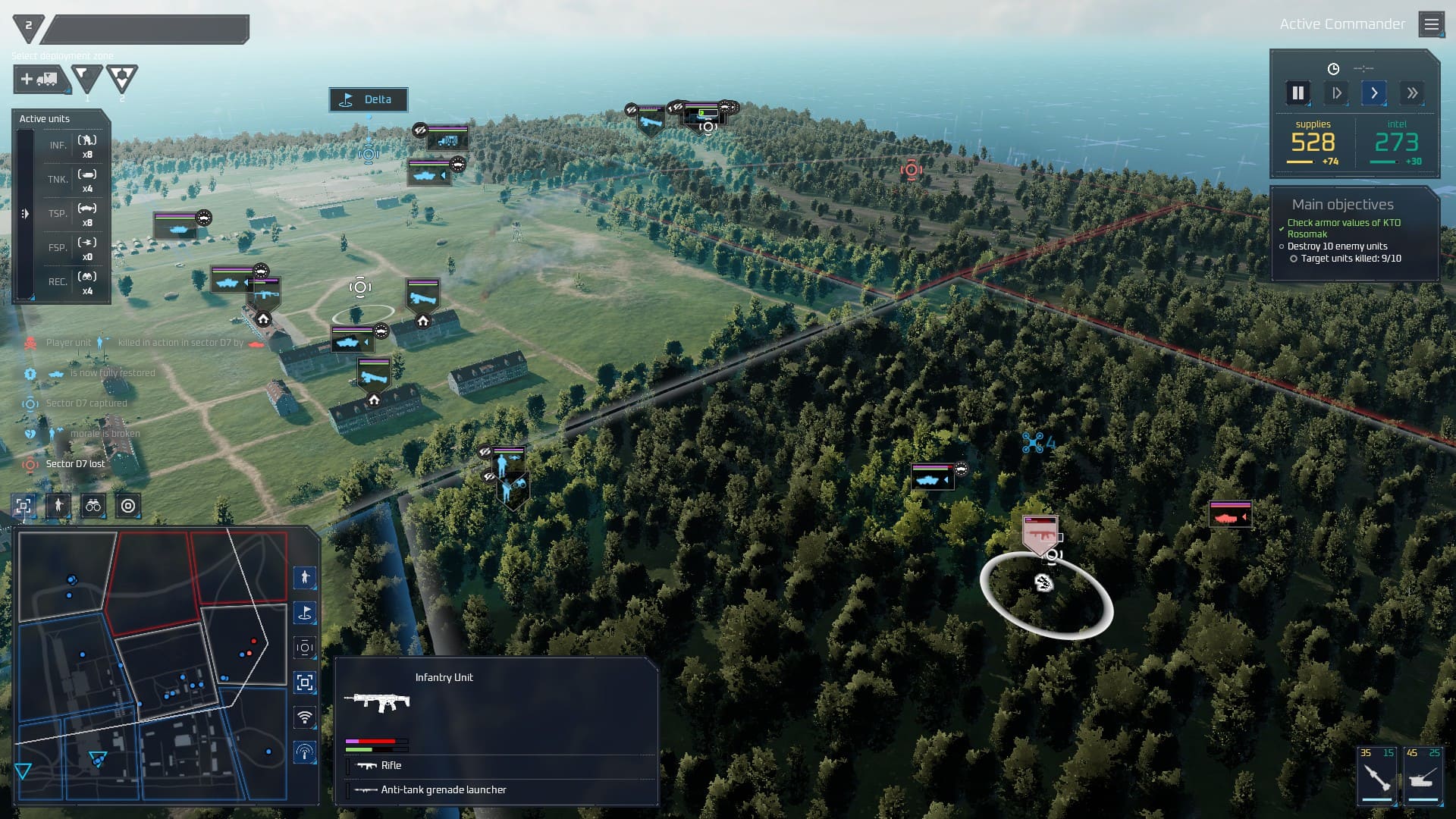Select the slow step speed button

pos(1336,93)
